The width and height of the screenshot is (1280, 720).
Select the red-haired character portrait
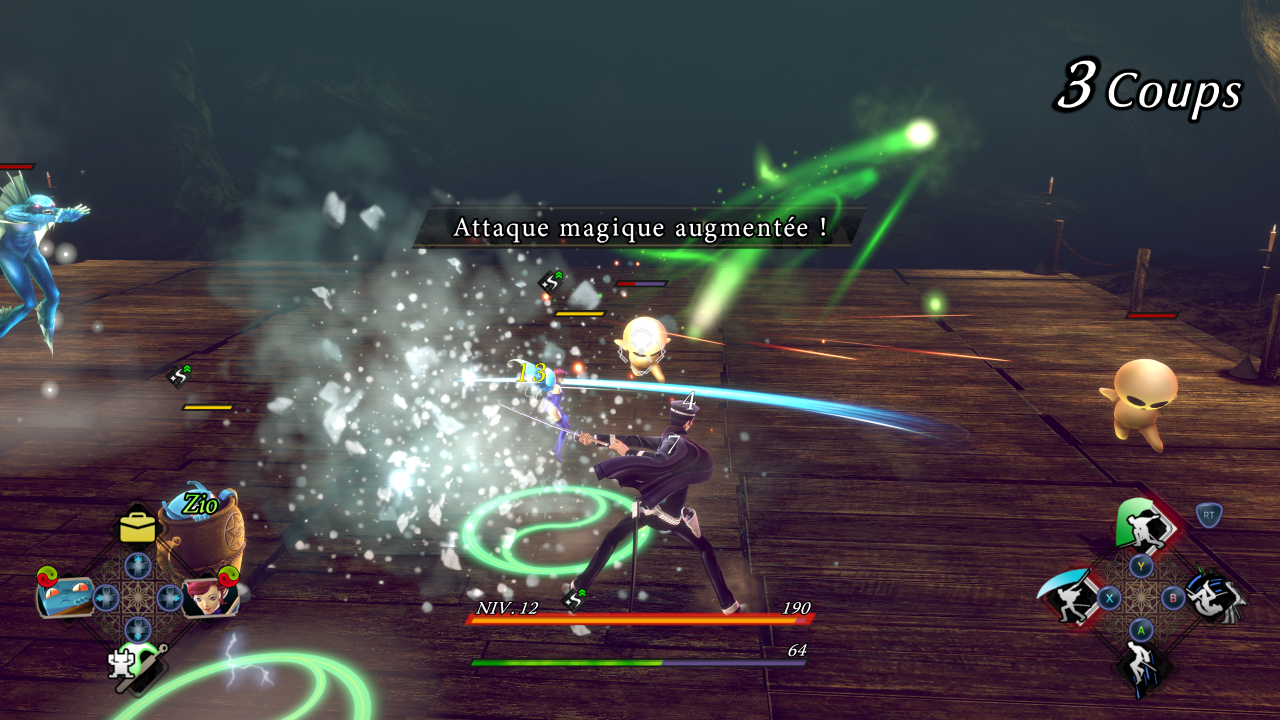[208, 598]
